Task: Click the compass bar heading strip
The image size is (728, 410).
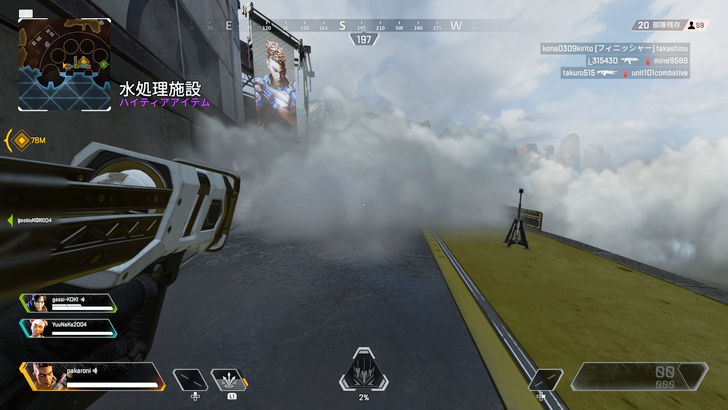Action: click(x=362, y=26)
